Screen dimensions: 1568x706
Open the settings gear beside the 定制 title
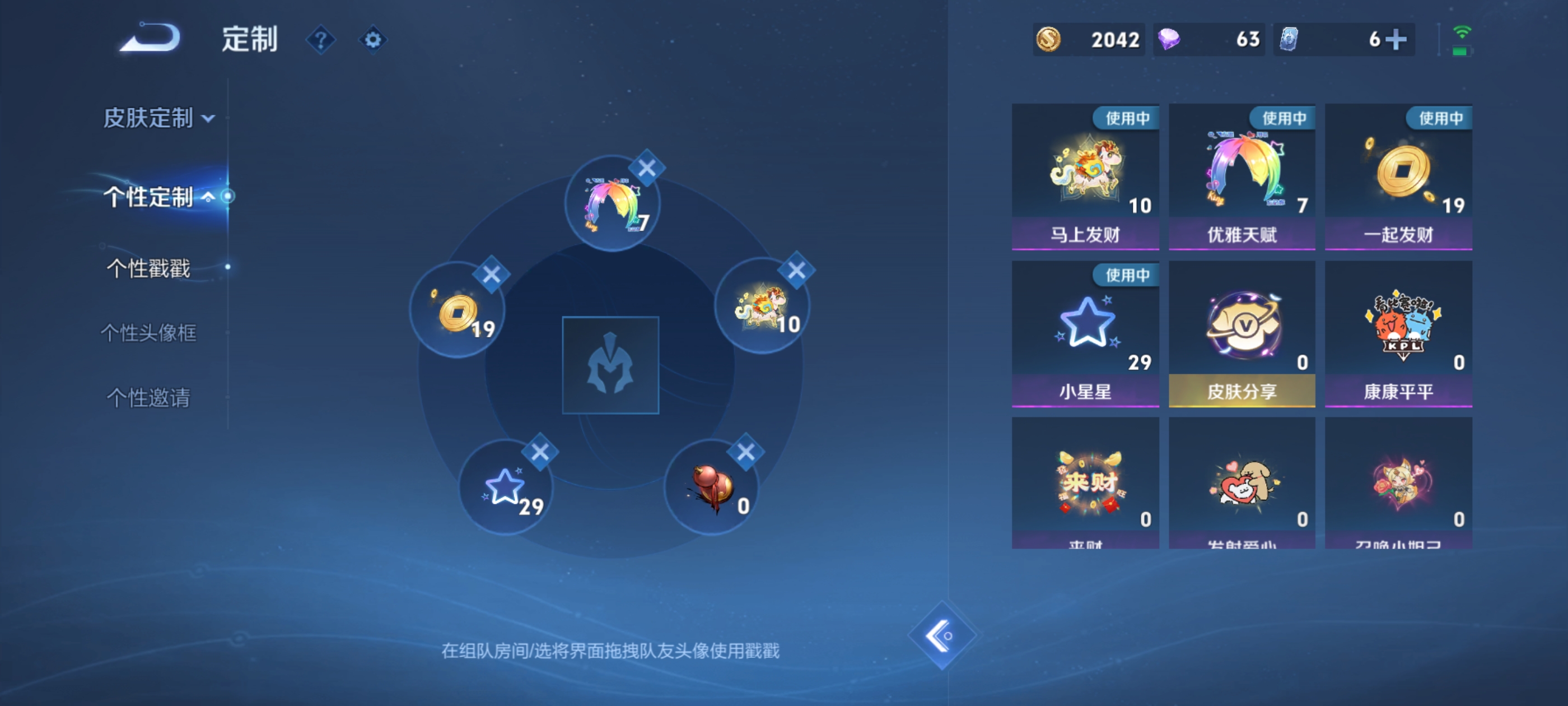point(374,39)
